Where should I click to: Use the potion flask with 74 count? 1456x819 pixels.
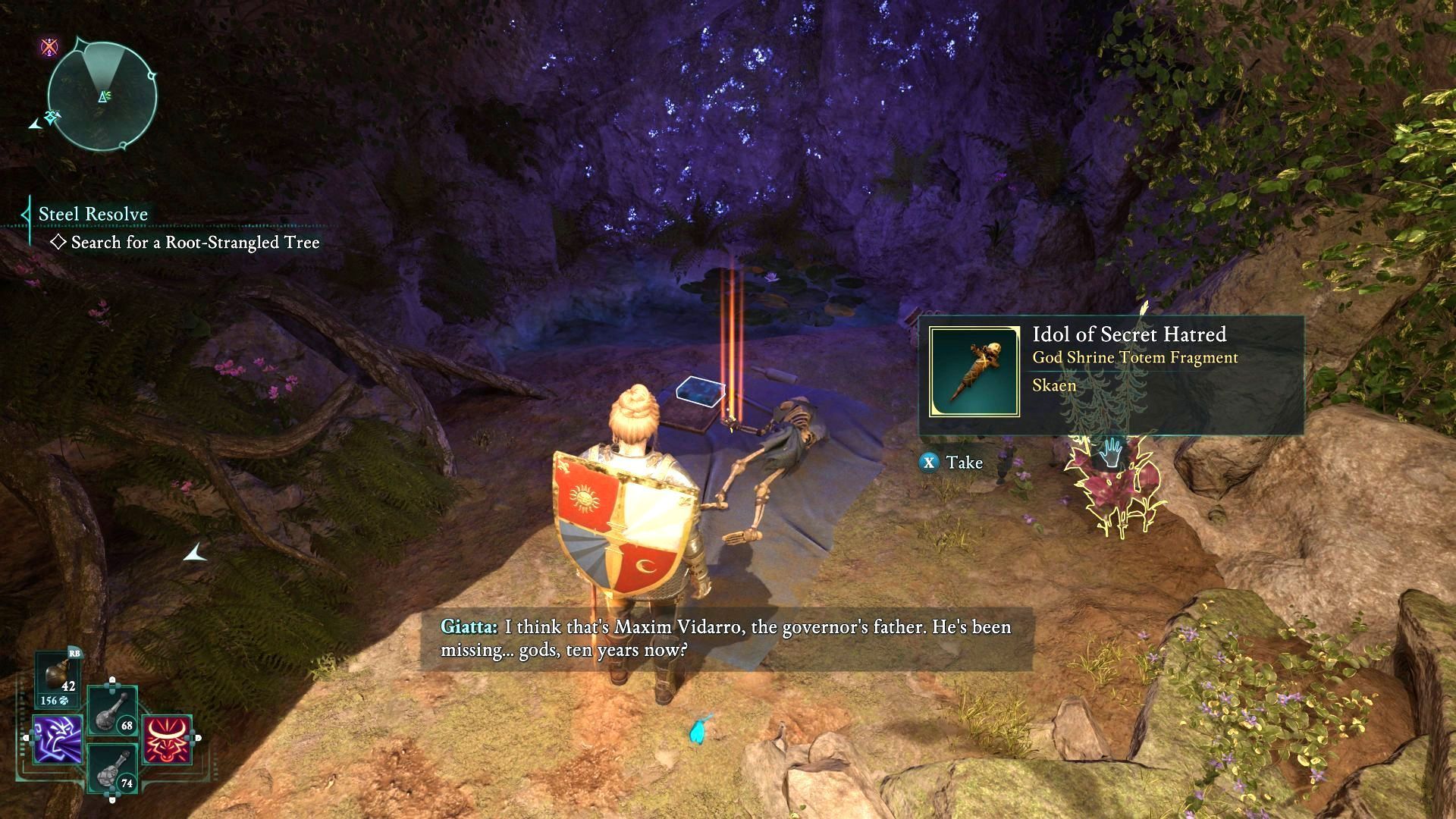(111, 769)
